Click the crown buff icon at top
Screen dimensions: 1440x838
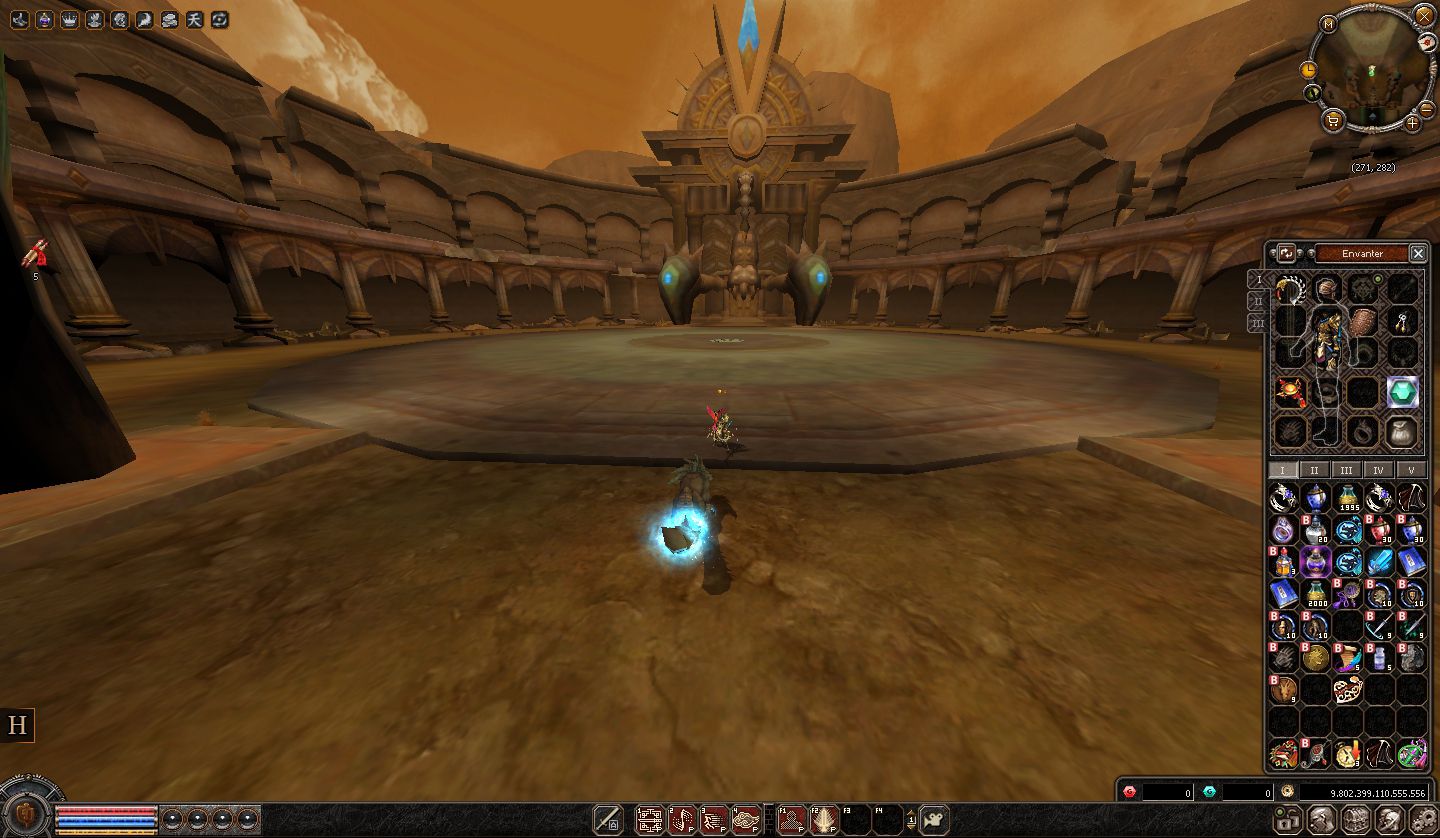69,19
